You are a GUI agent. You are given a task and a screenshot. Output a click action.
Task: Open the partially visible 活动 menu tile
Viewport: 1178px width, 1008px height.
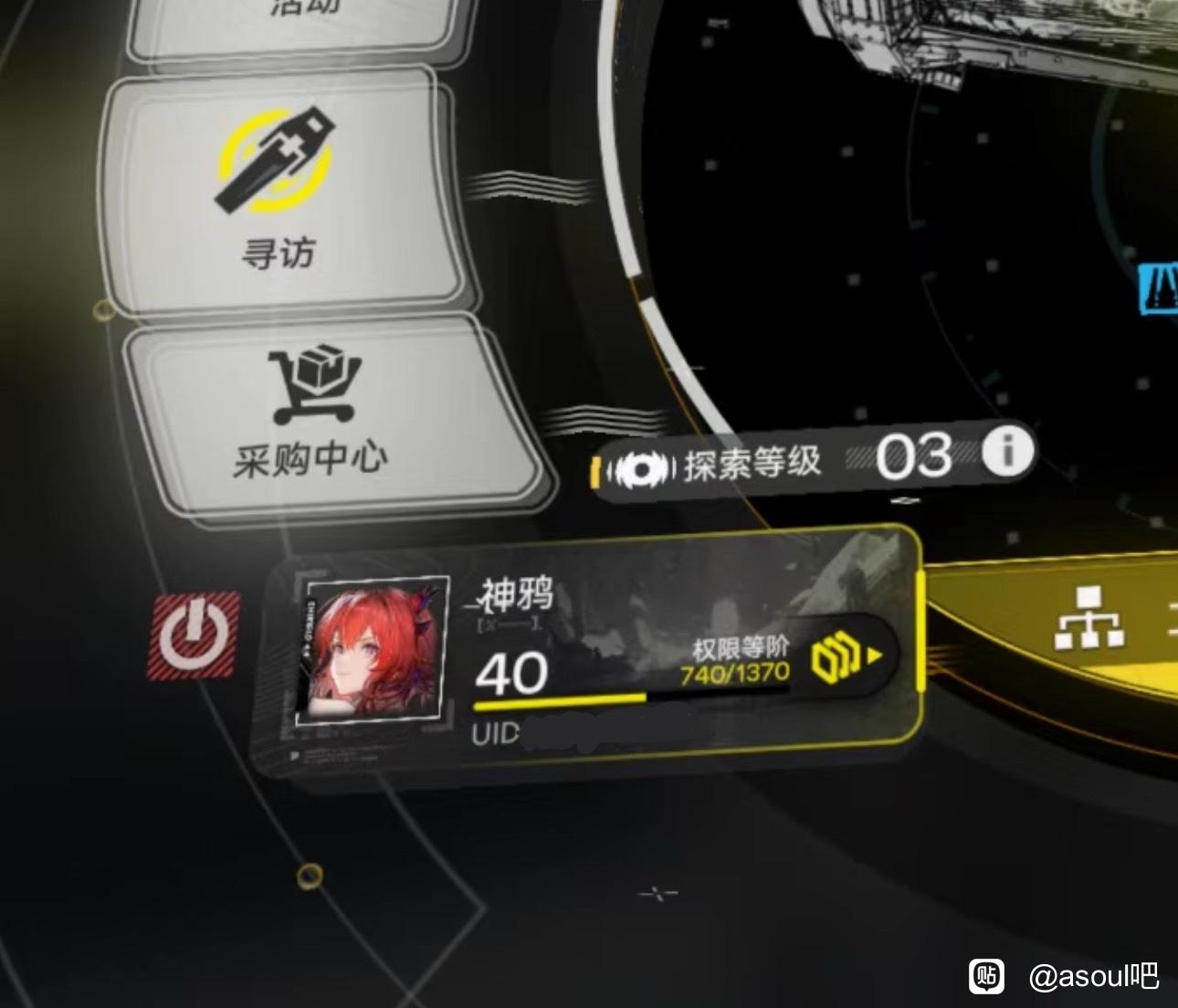click(294, 23)
